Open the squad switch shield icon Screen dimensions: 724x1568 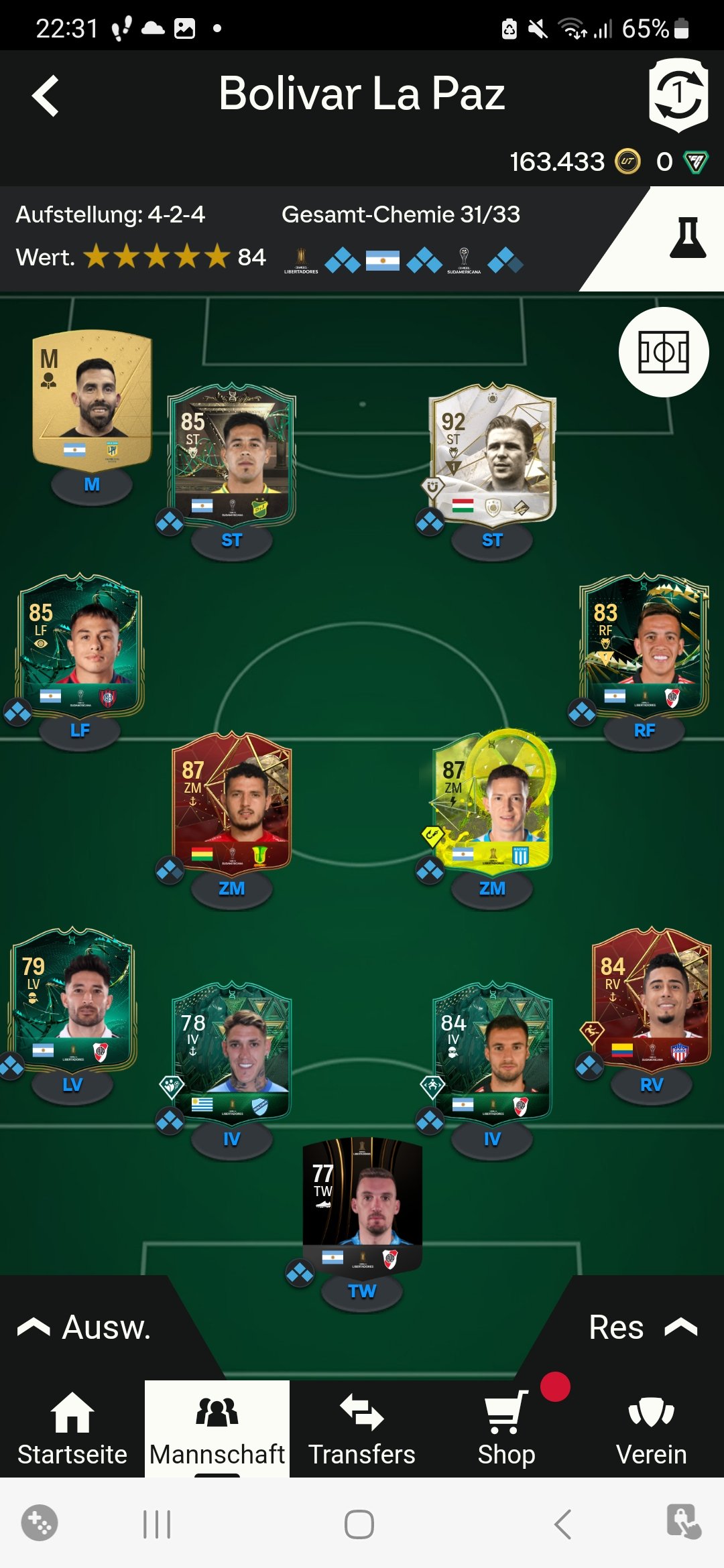[678, 95]
